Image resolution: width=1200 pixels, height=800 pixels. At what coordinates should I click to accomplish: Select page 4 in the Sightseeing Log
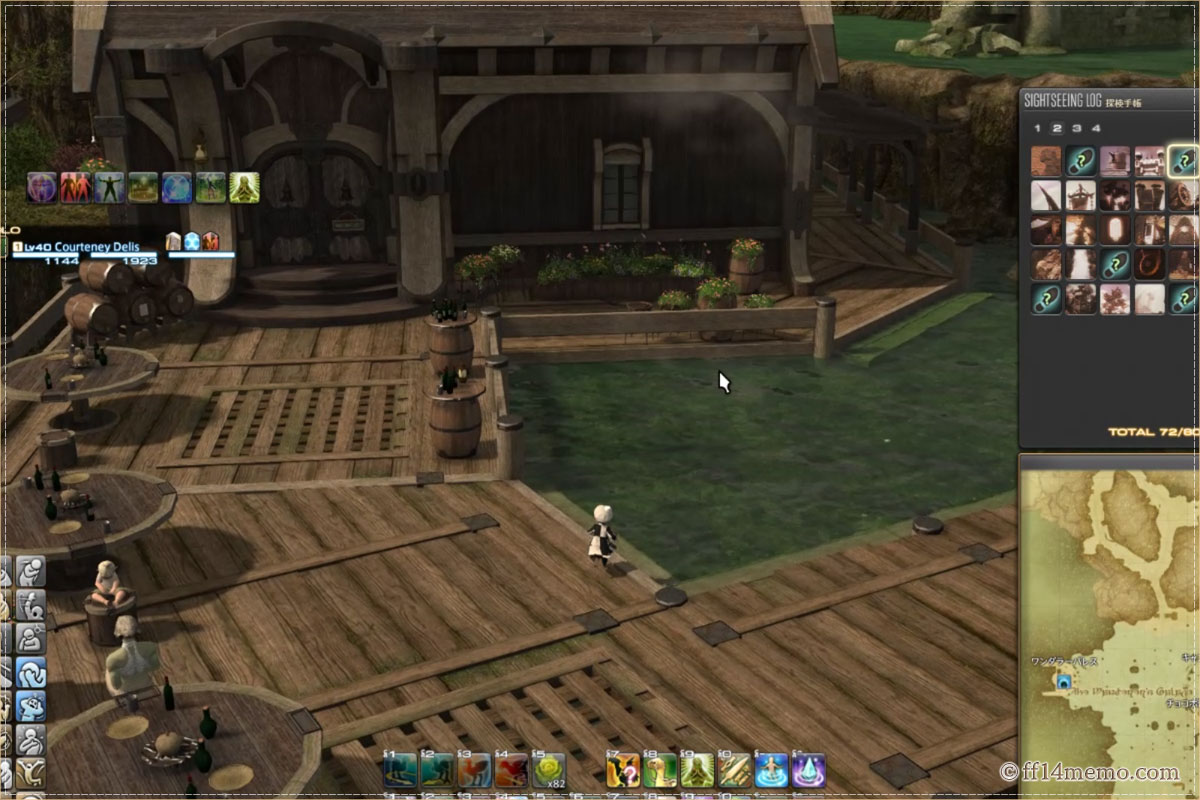[1096, 128]
